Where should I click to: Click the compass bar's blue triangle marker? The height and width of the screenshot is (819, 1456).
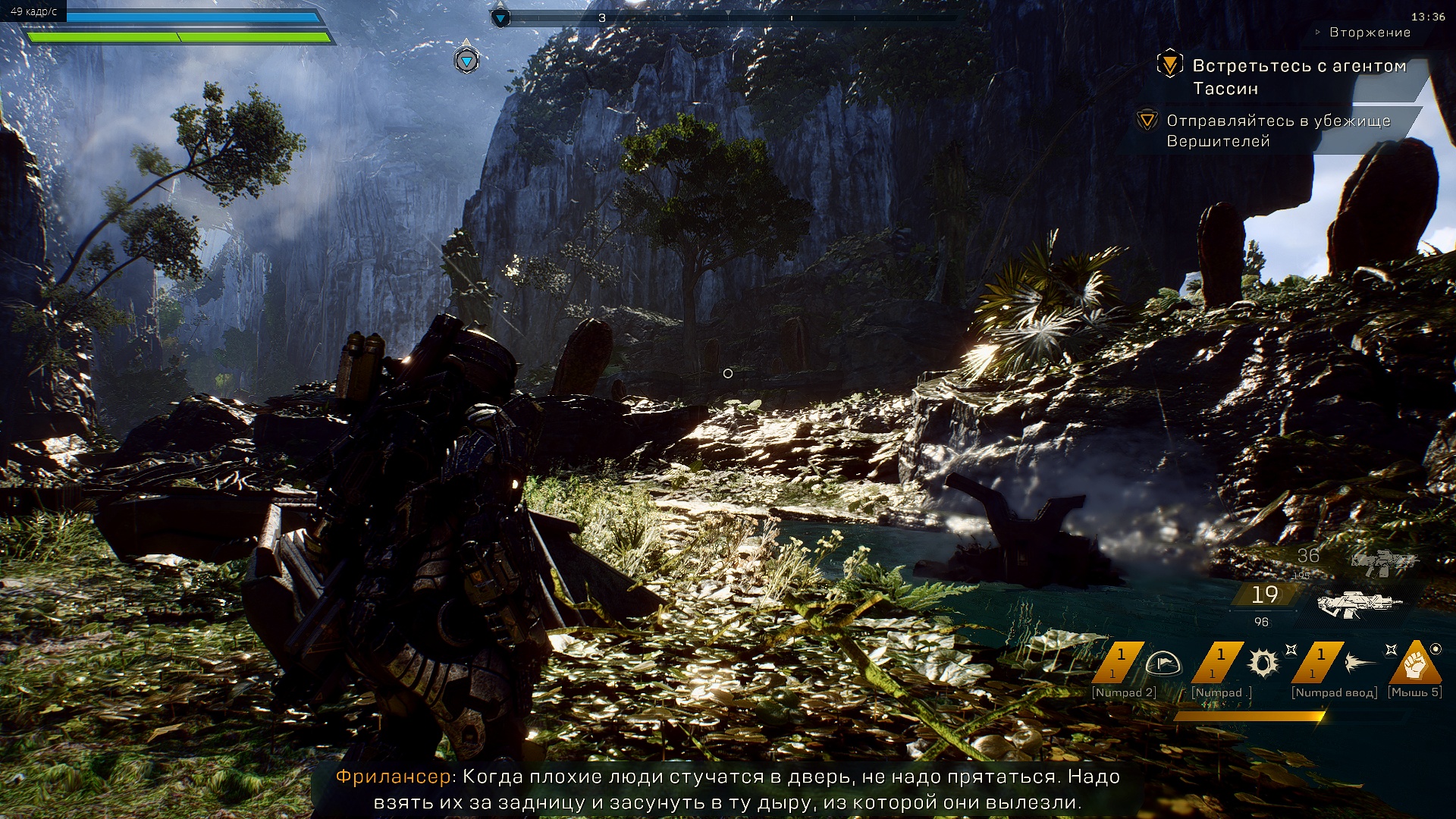(500, 18)
